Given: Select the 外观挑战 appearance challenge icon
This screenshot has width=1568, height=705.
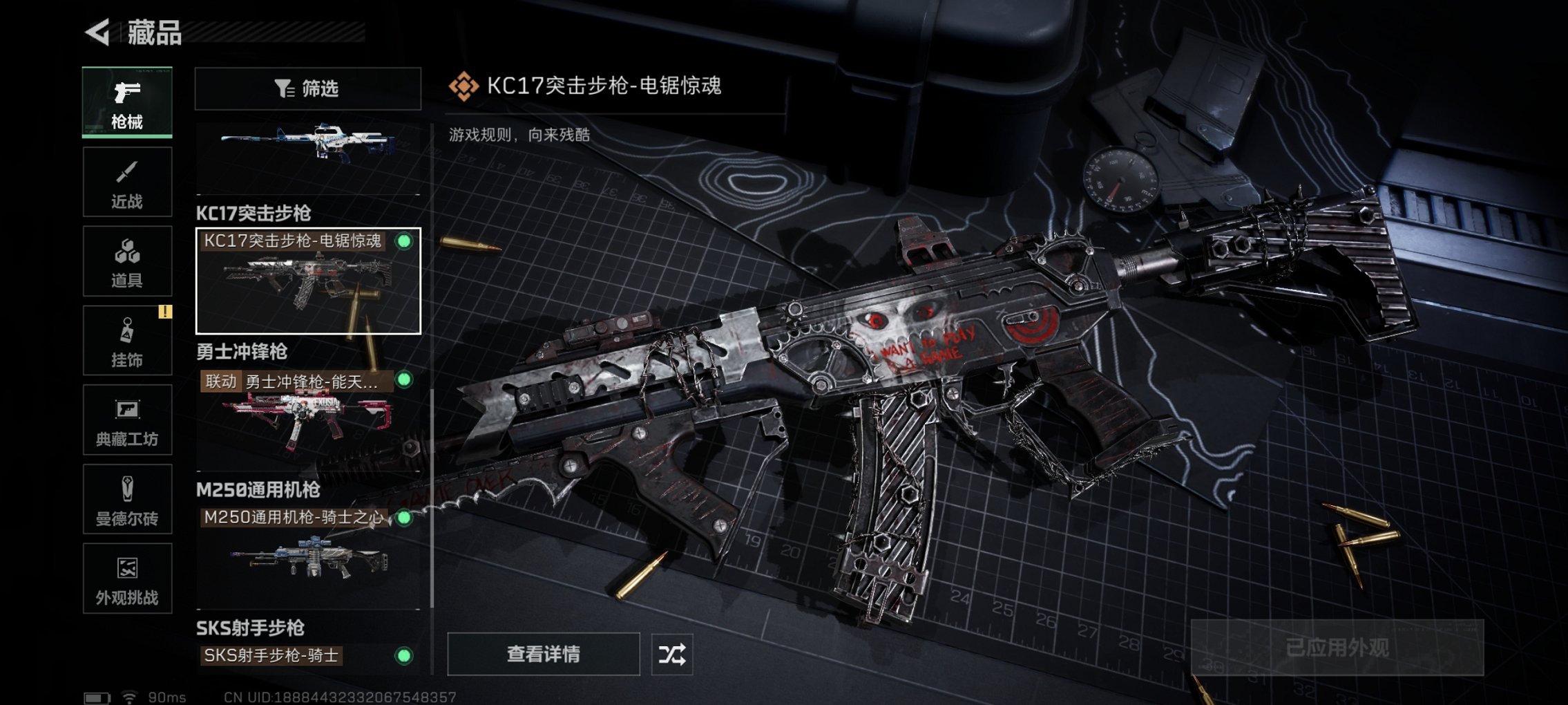Looking at the screenshot, I should click(x=126, y=579).
